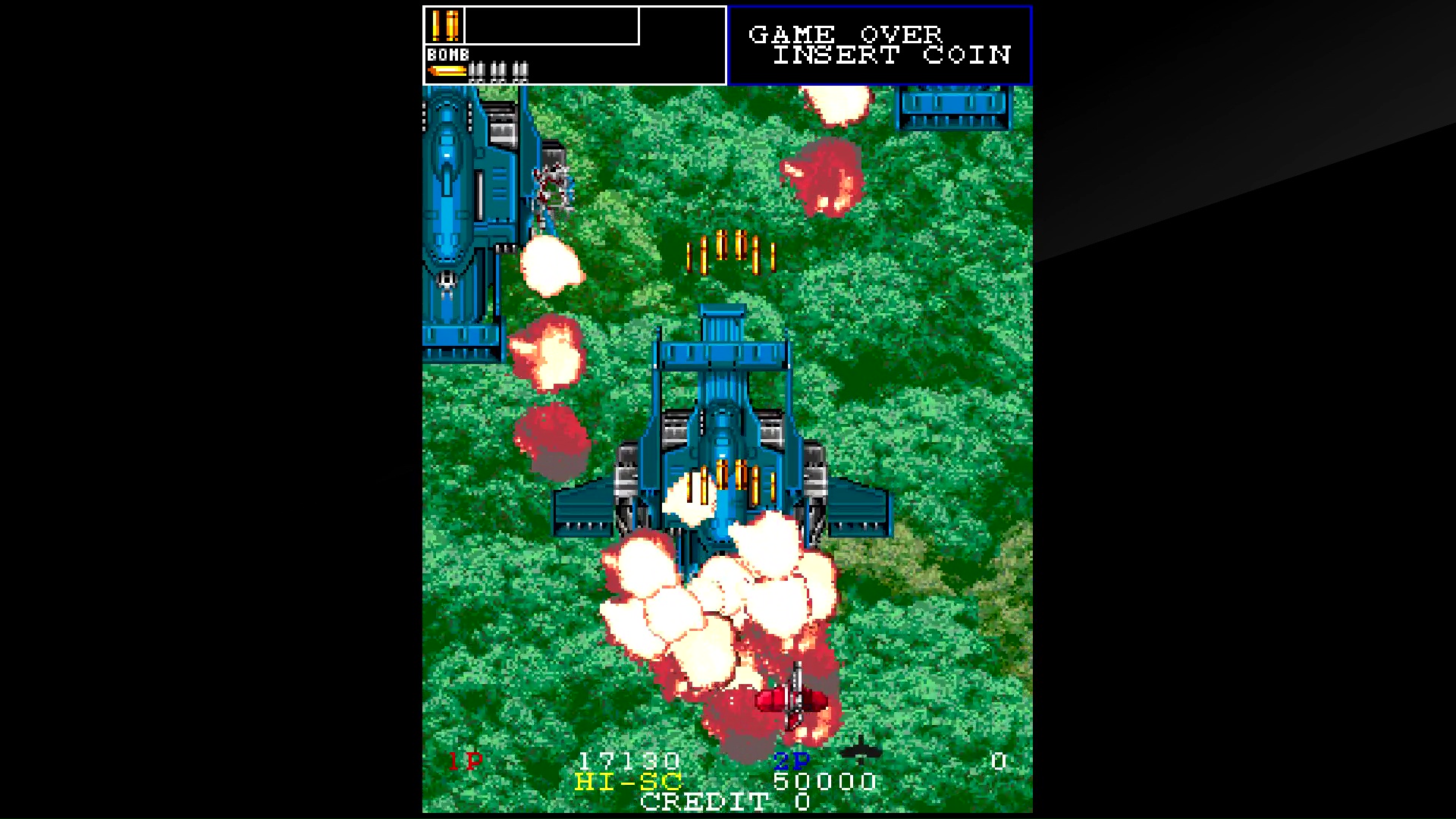Click the first gray bomb stock icon
1456x819 pixels.
pos(477,72)
